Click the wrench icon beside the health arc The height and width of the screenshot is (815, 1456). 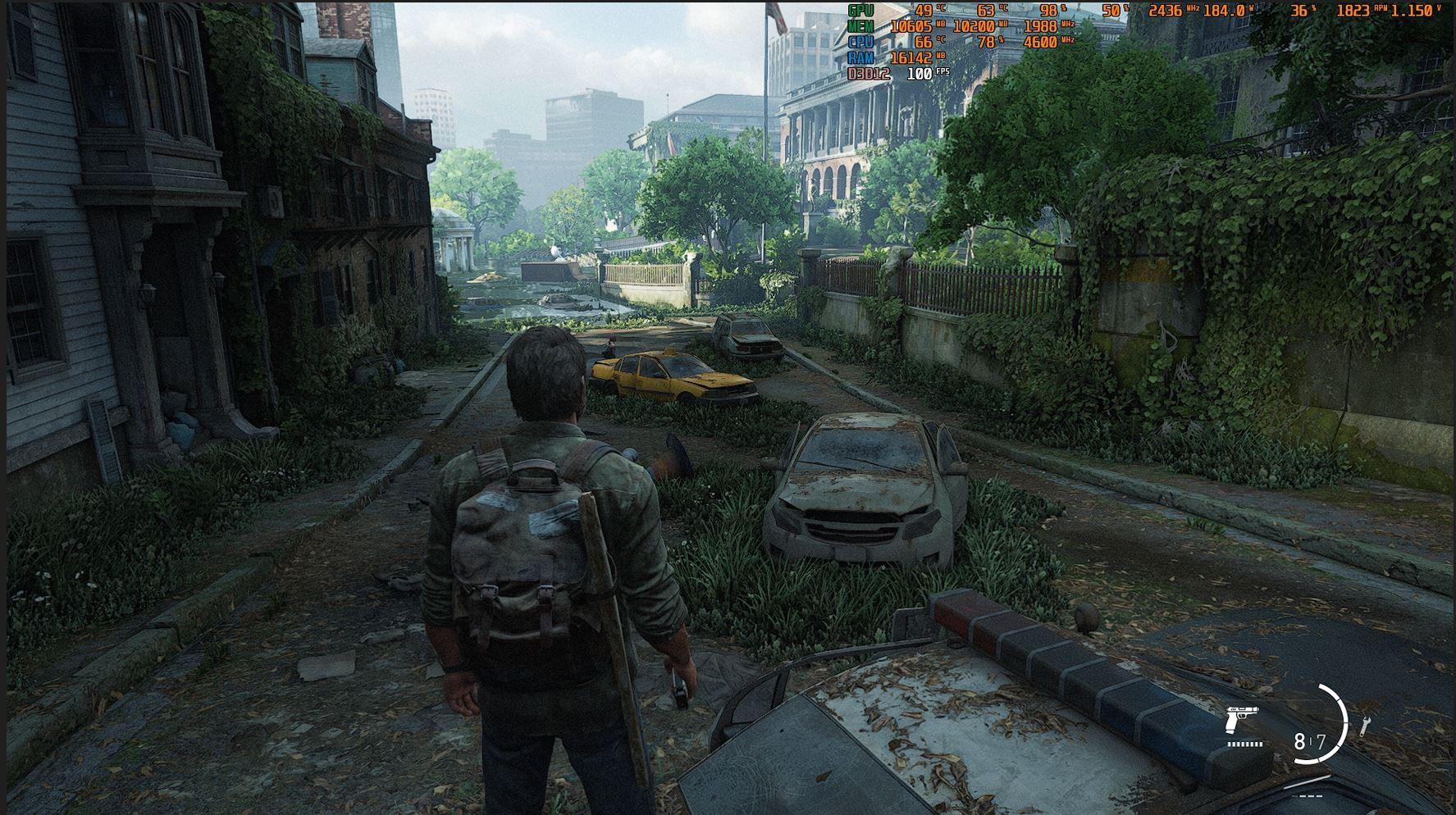click(x=1365, y=725)
